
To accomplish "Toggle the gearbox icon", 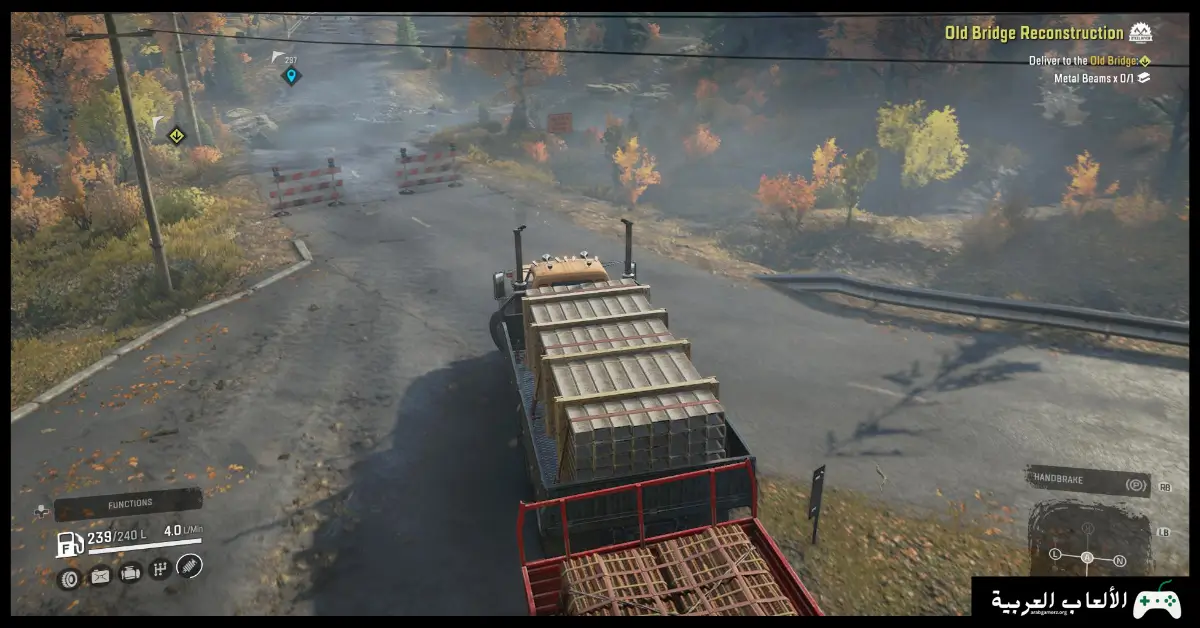I will pos(159,570).
